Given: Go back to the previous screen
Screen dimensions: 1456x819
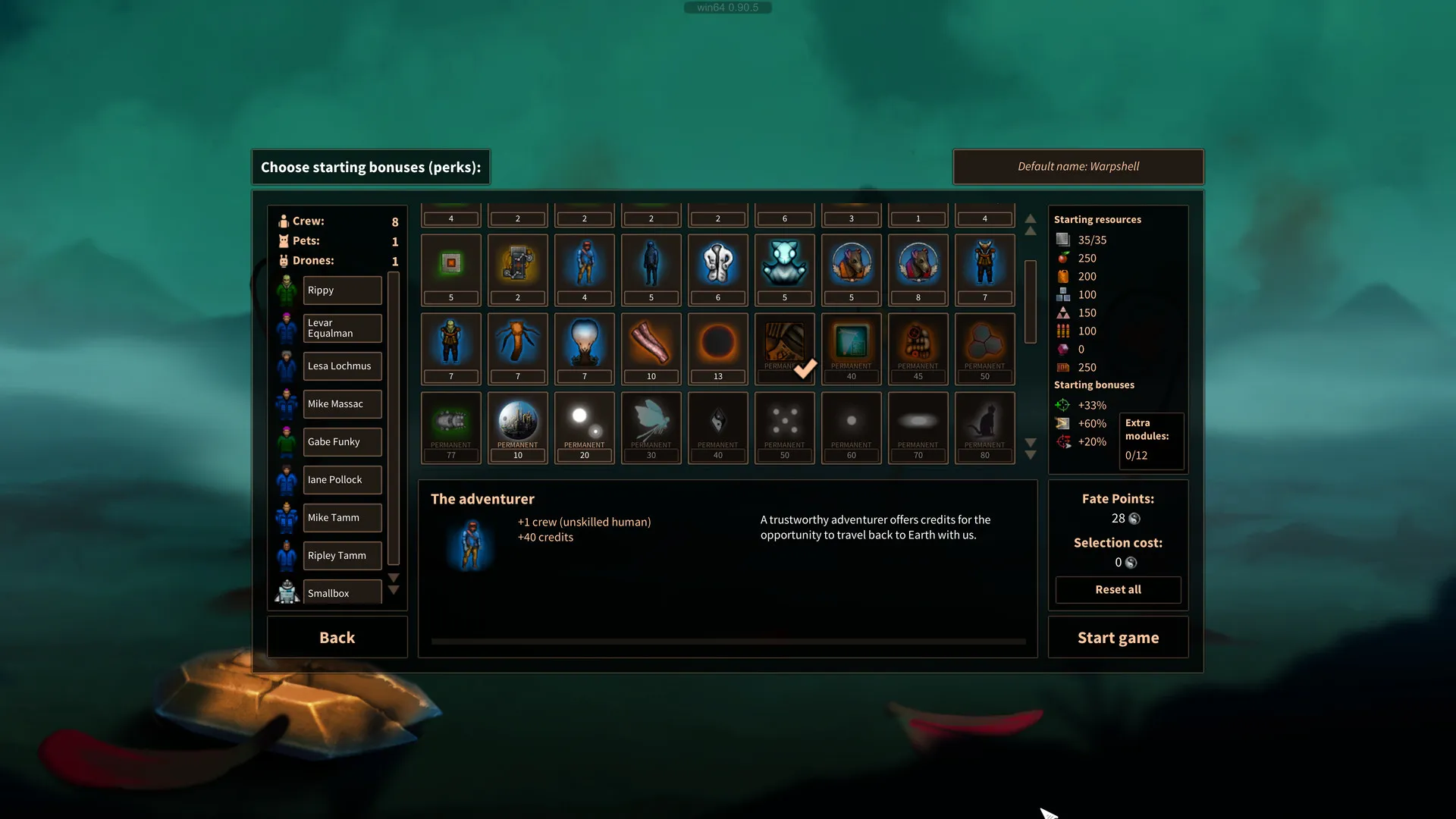Looking at the screenshot, I should (337, 638).
